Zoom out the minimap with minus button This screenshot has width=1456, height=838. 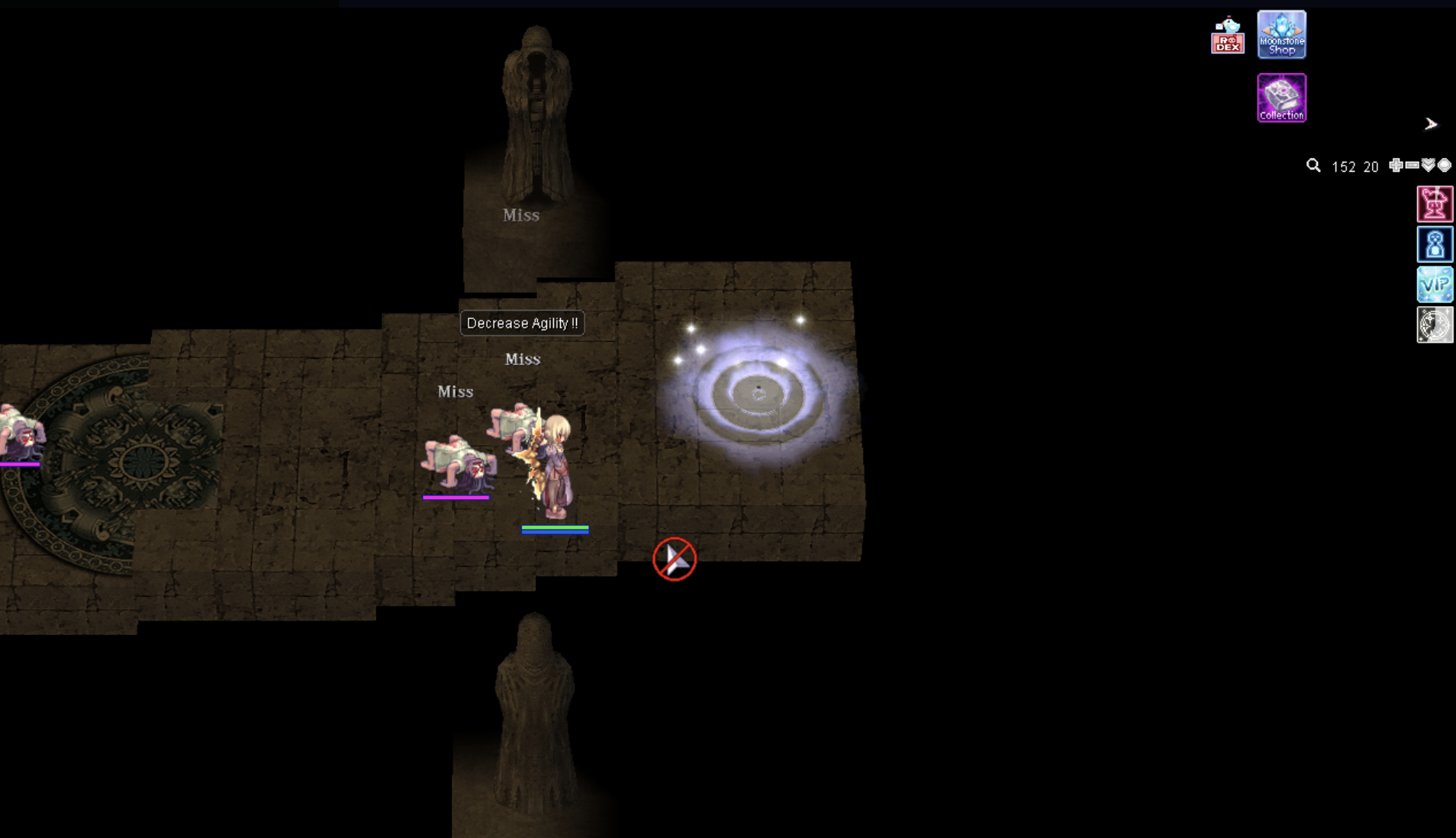click(x=1412, y=166)
